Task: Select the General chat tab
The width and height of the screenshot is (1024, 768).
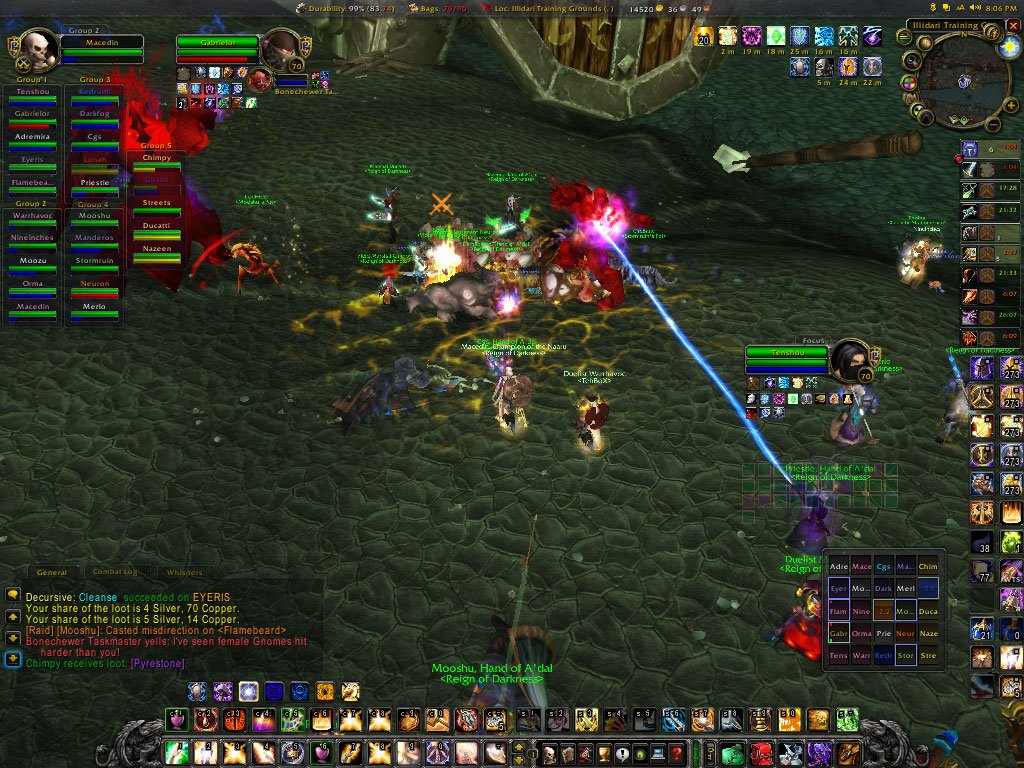Action: (51, 572)
